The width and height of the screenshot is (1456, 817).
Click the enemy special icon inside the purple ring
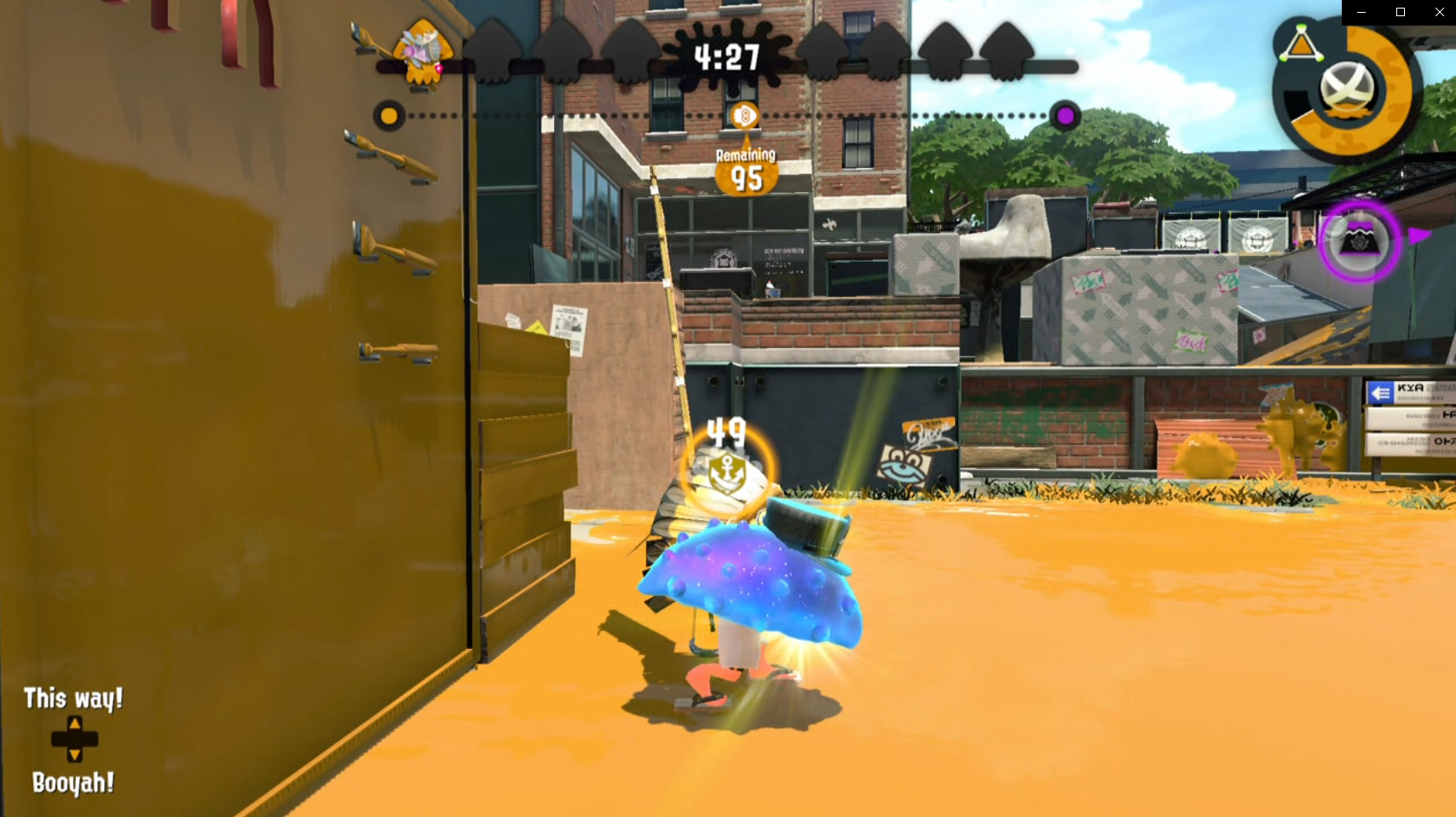pyautogui.click(x=1361, y=243)
